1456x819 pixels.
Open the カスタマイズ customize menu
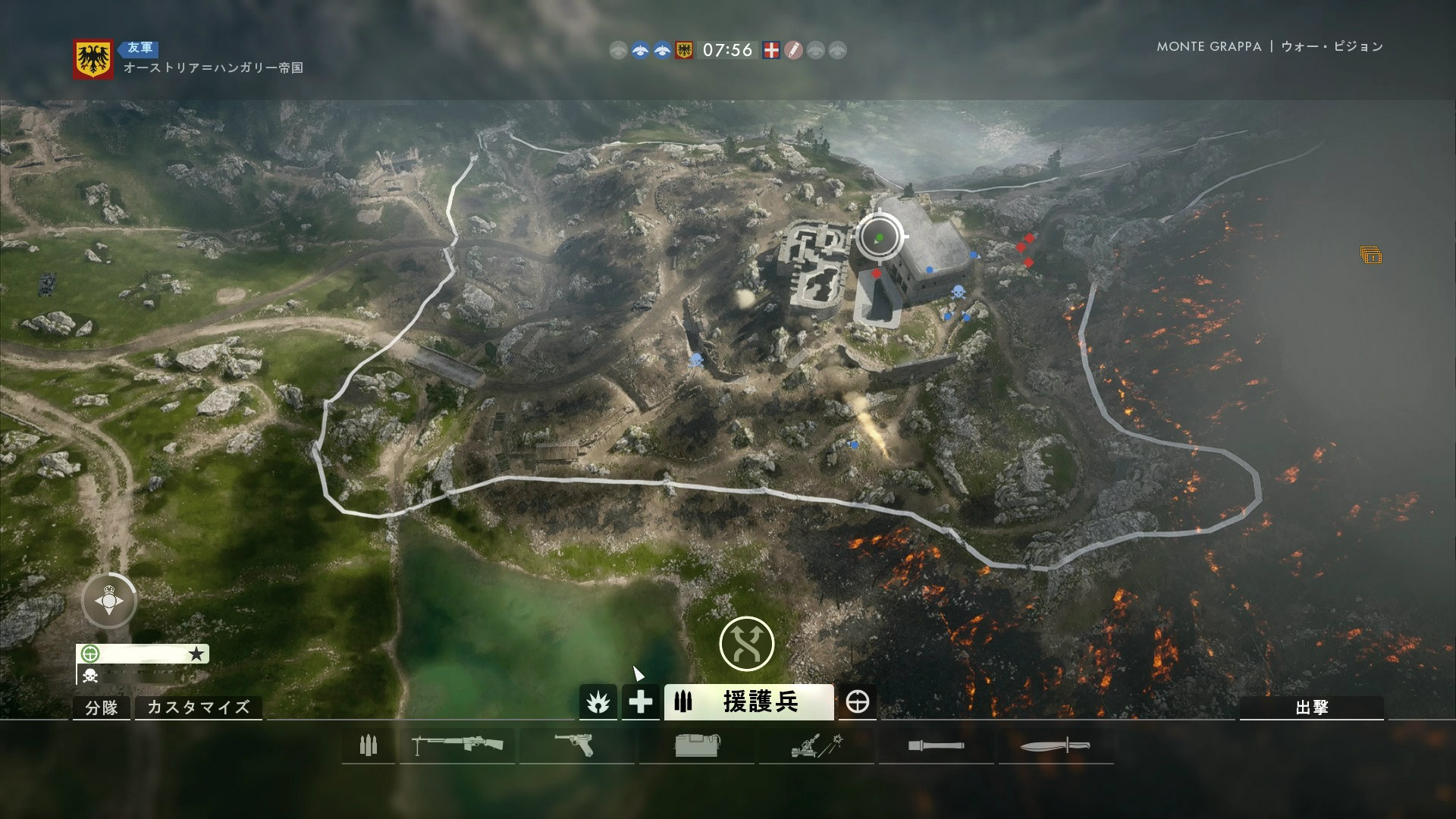tap(198, 708)
